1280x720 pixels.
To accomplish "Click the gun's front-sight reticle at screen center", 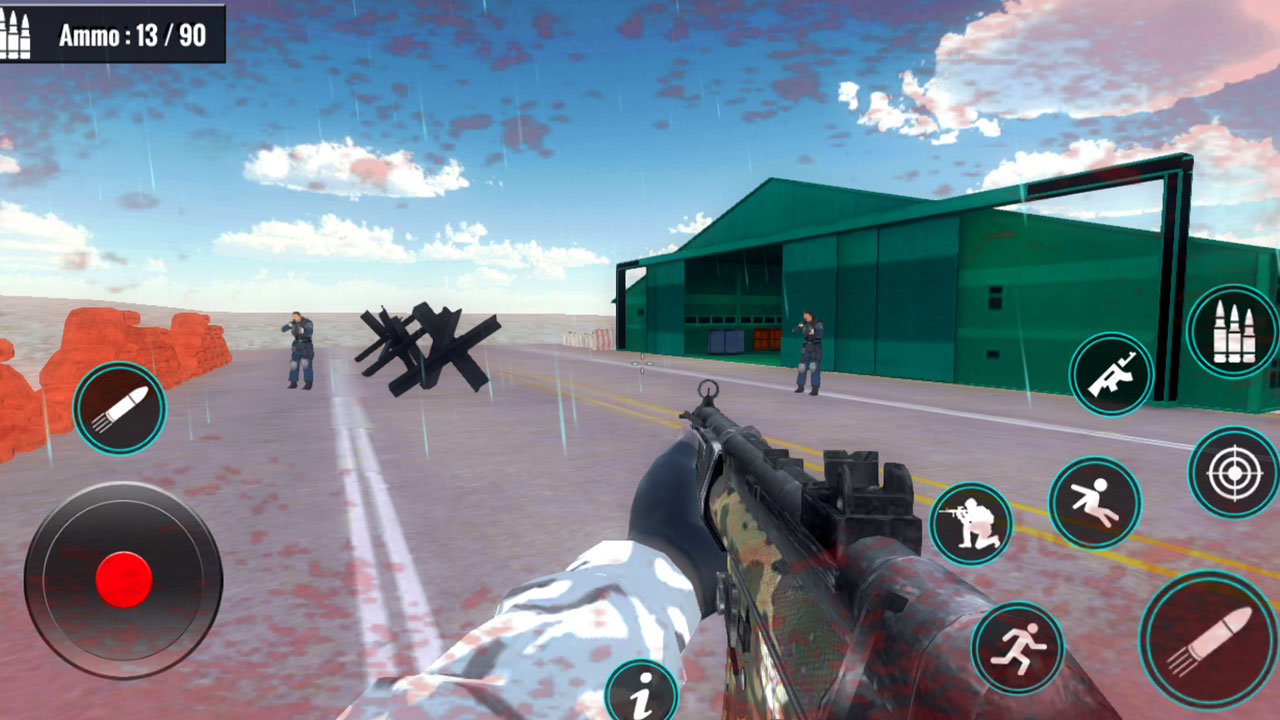I will click(x=708, y=387).
